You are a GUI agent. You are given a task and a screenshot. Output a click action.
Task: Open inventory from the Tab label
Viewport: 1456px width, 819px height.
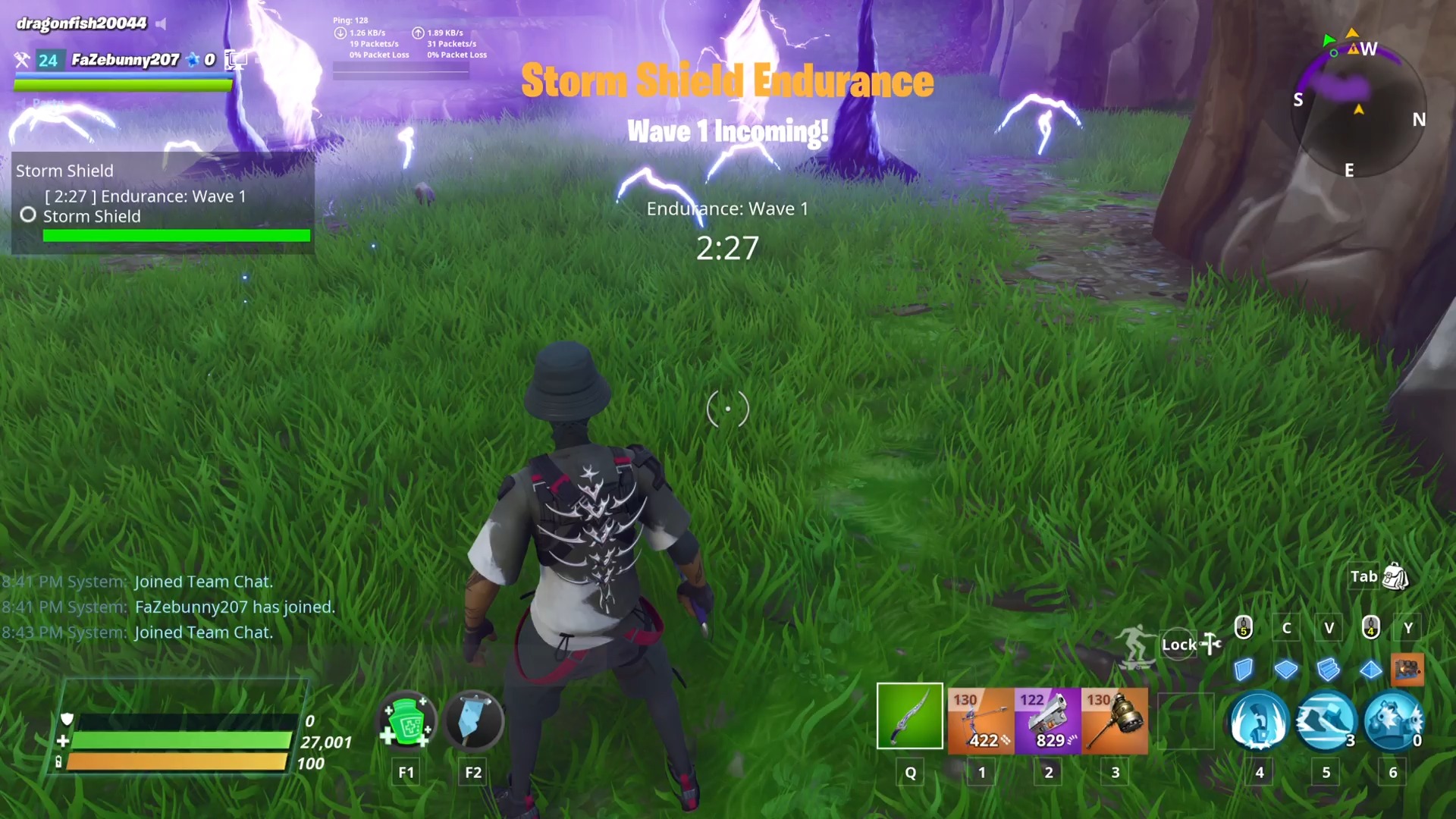(x=1363, y=576)
